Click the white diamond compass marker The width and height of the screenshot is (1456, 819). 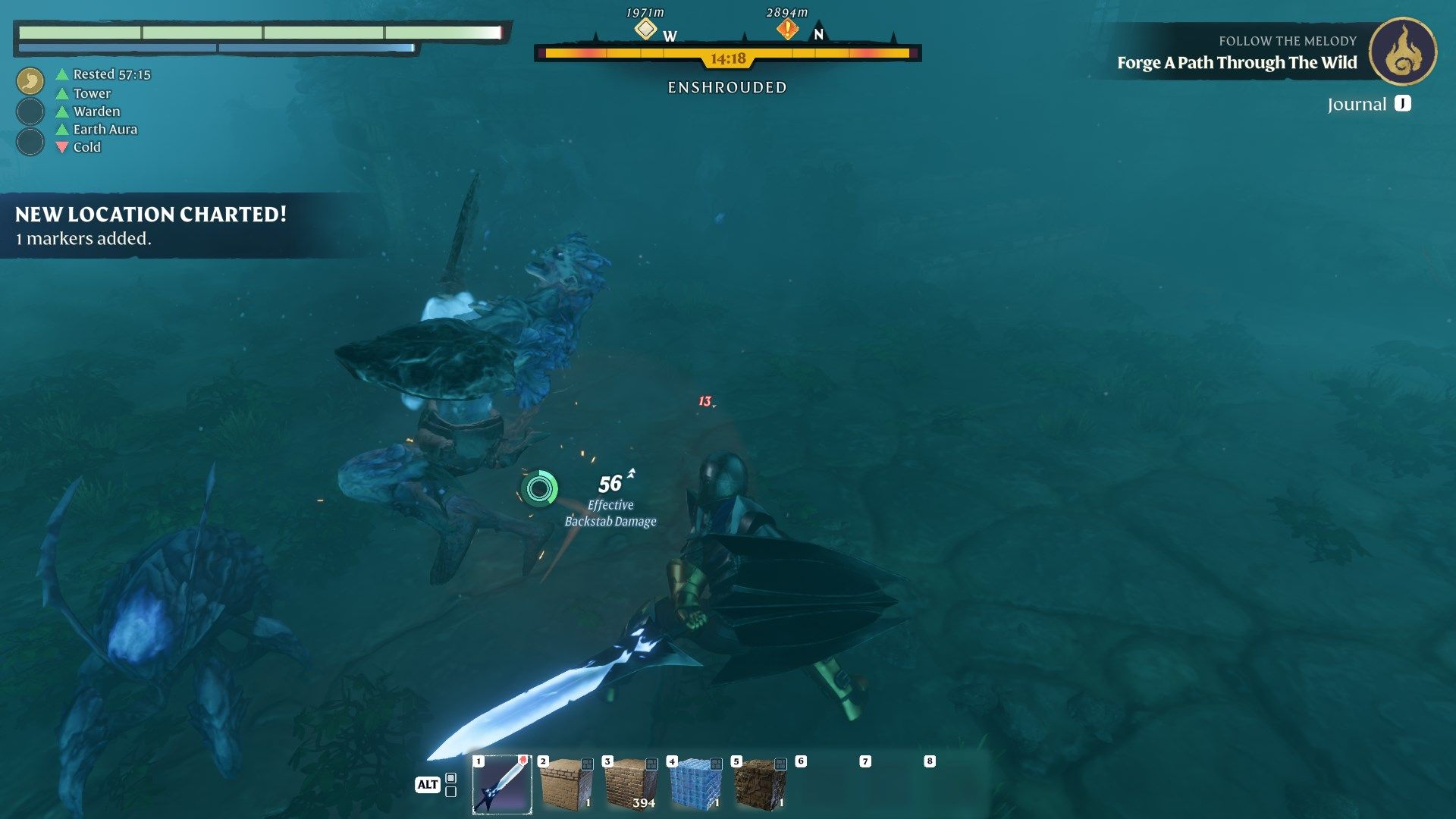[x=645, y=30]
